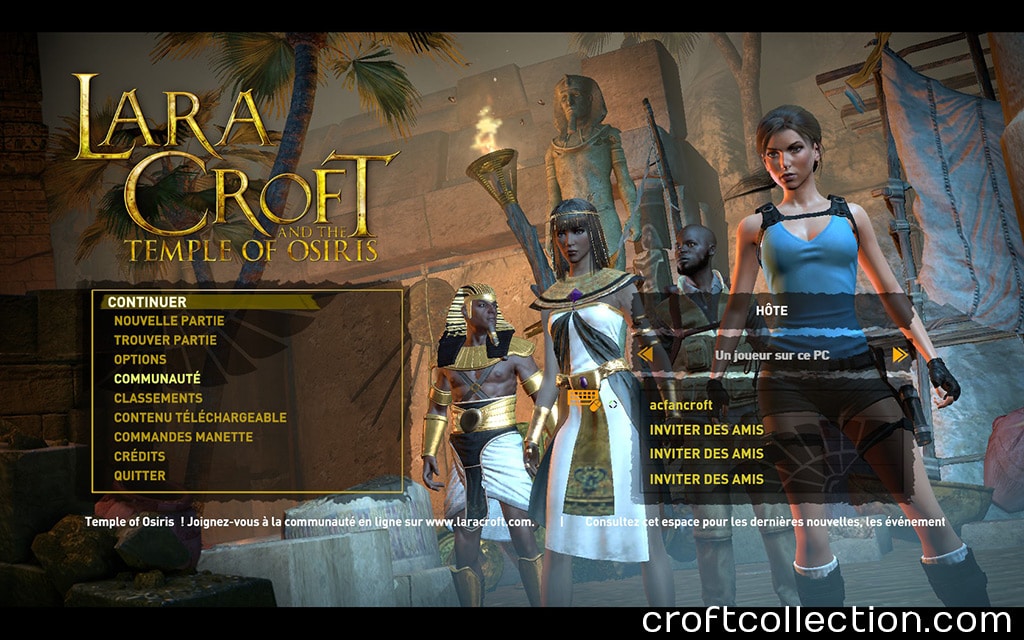Show the Crédits

(x=140, y=456)
